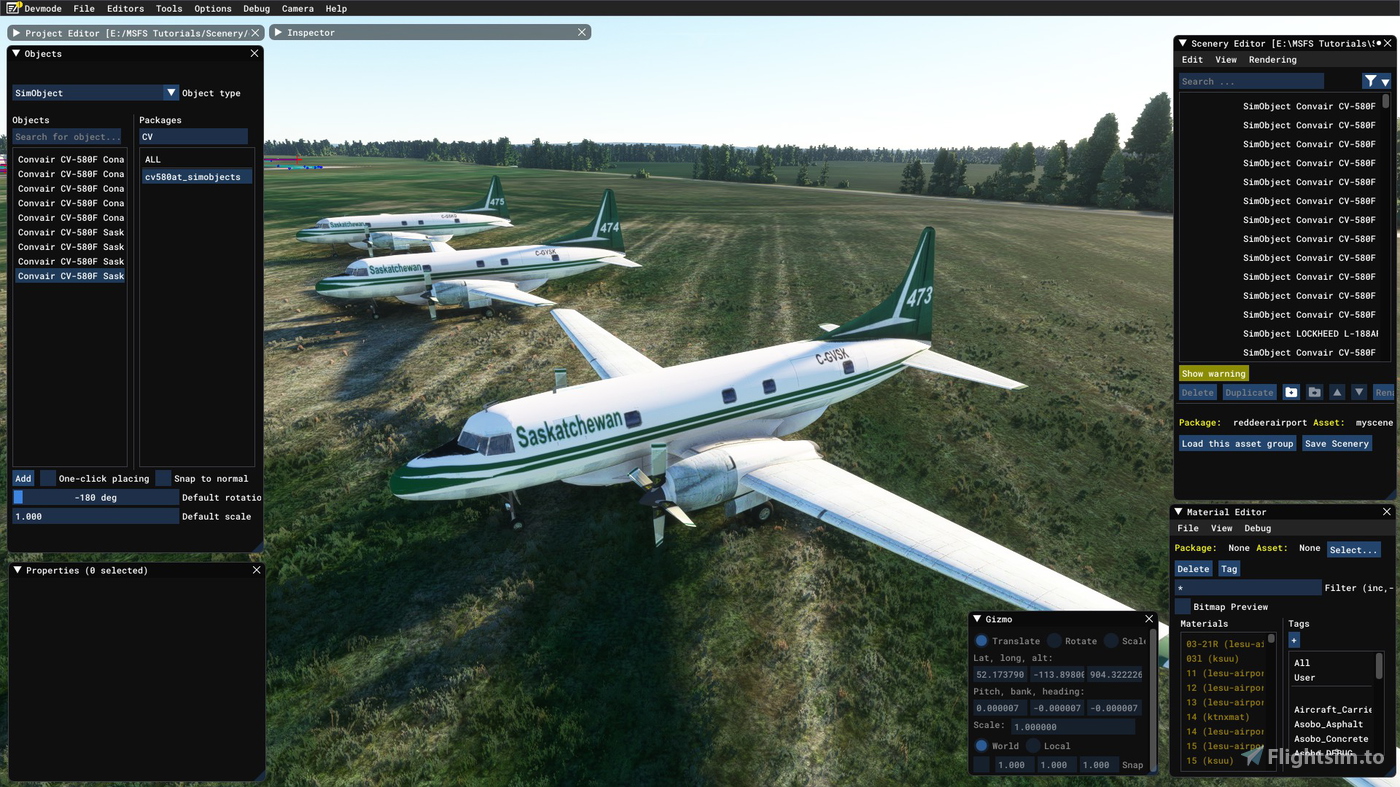Open the Rendering menu in Scenery Editor
The width and height of the screenshot is (1400, 787).
click(1272, 60)
